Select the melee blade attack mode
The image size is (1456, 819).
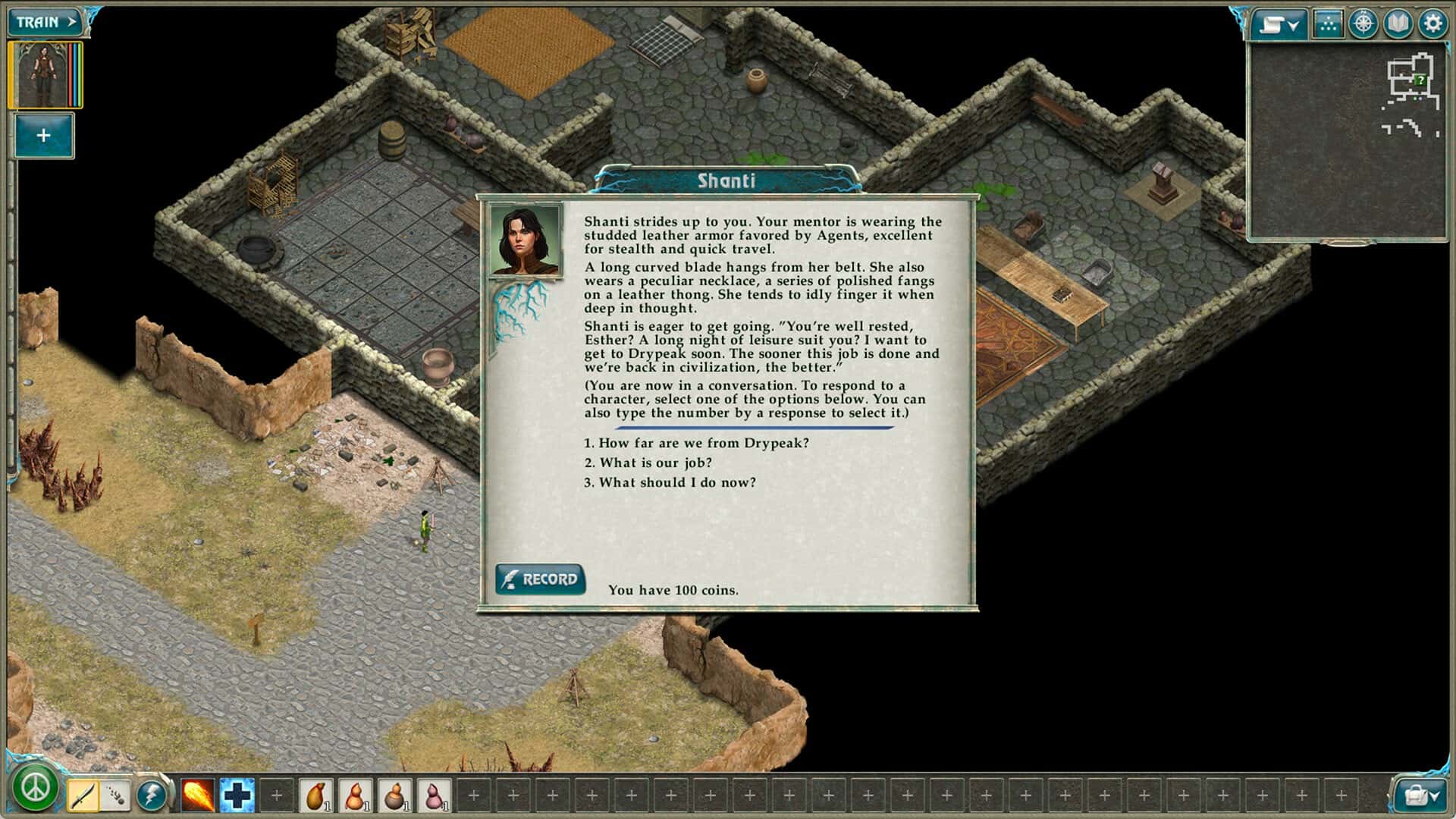pos(83,795)
